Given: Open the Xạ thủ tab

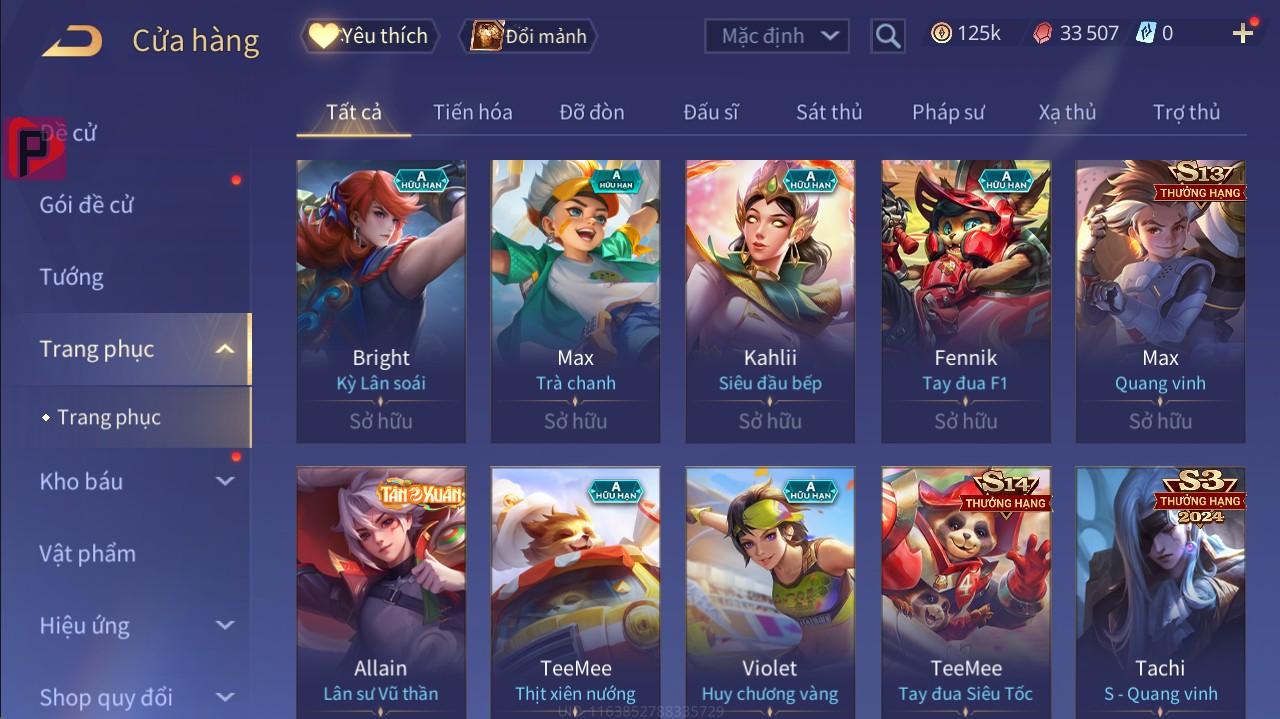Looking at the screenshot, I should [x=1067, y=112].
